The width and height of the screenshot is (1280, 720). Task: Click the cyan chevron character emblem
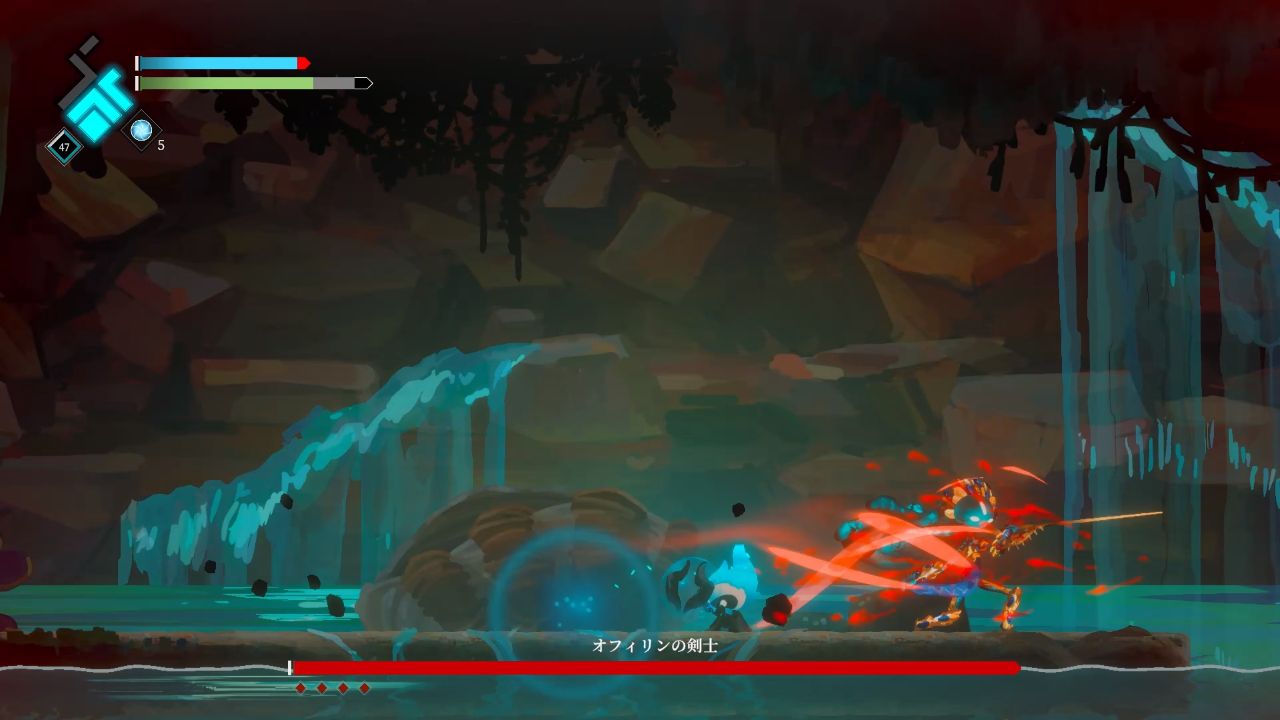click(95, 100)
